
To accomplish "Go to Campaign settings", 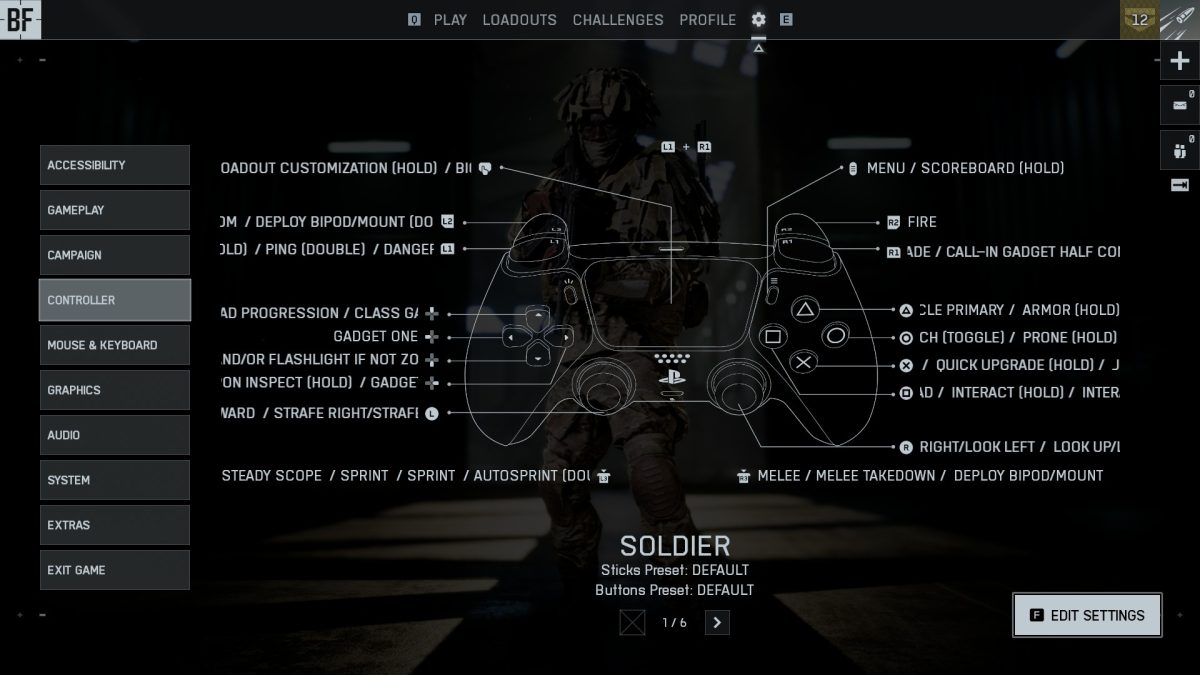I will tap(114, 255).
